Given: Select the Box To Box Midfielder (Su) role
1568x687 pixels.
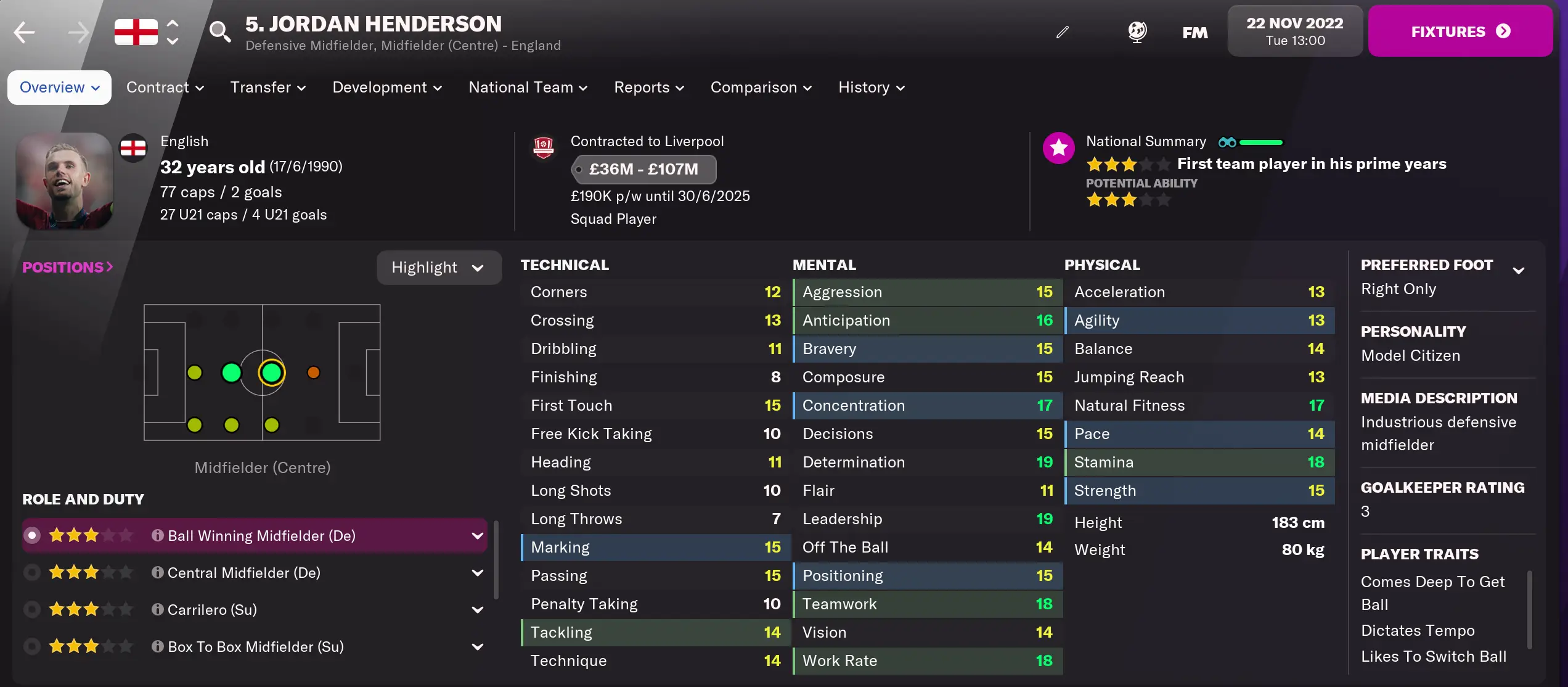Looking at the screenshot, I should [31, 646].
